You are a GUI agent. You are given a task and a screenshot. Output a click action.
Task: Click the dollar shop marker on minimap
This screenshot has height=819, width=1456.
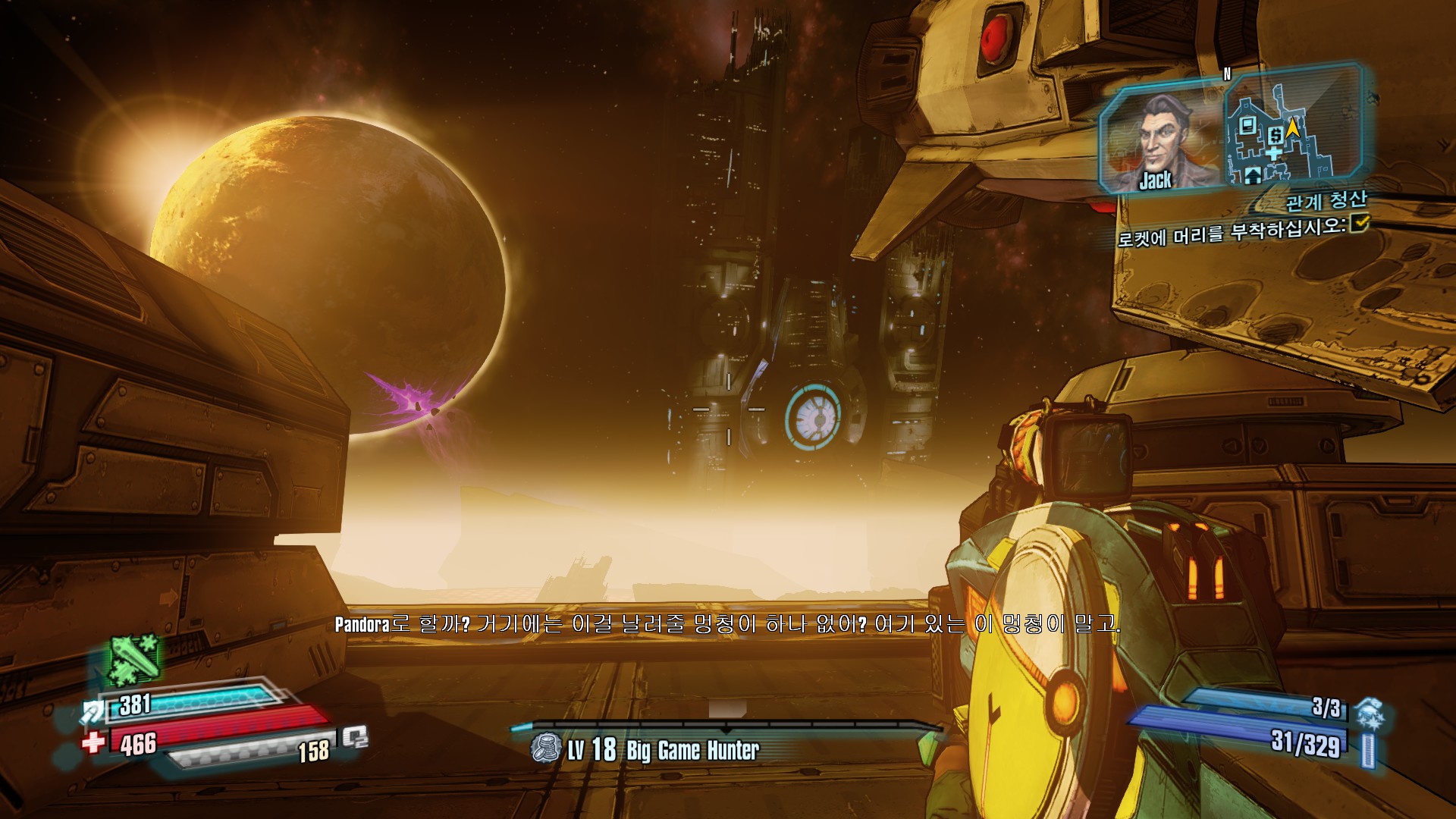click(1274, 136)
